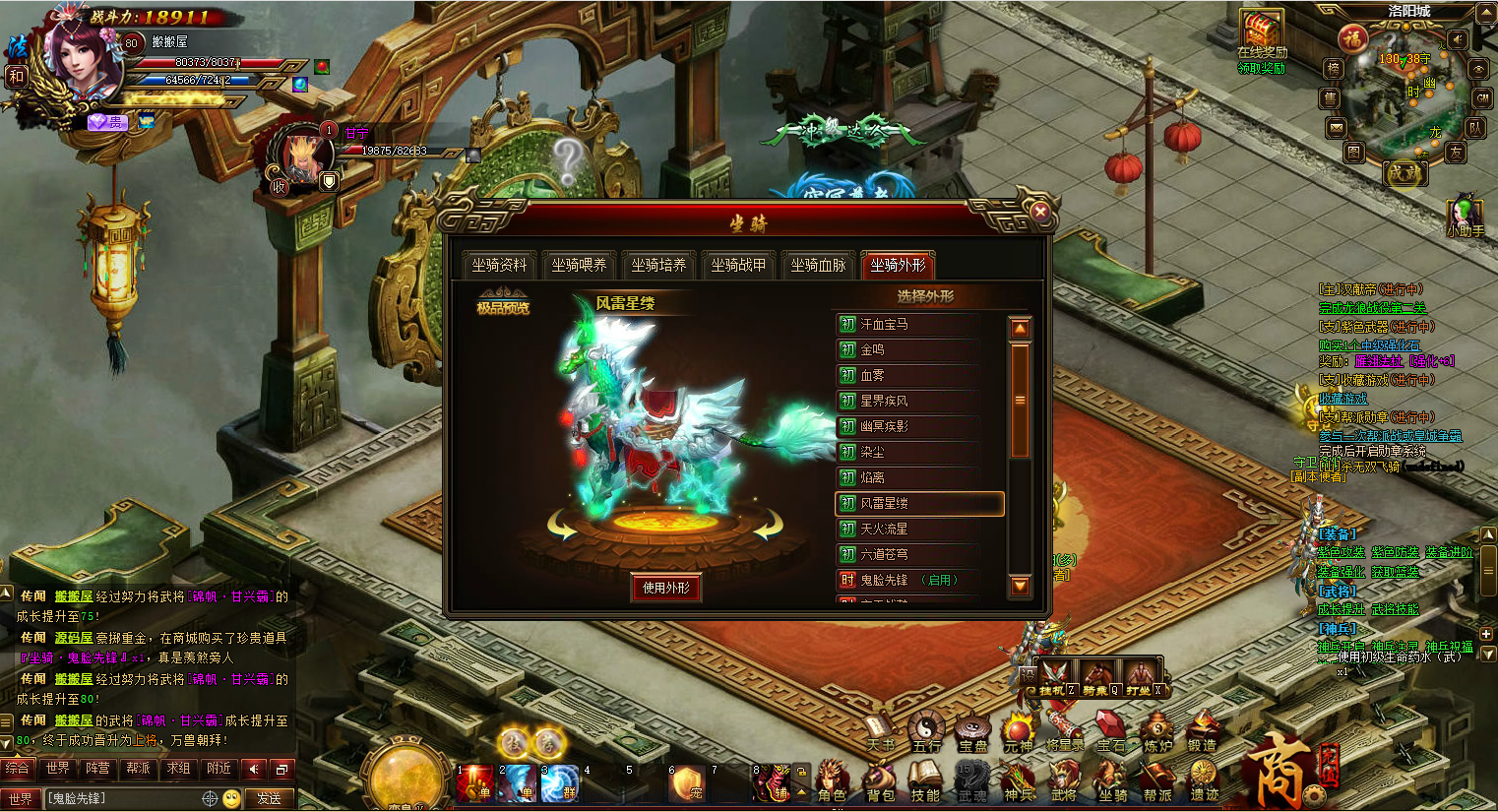Choose the 天火流星 mount appearance
Viewport: 1498px width, 812px height.
click(x=905, y=529)
